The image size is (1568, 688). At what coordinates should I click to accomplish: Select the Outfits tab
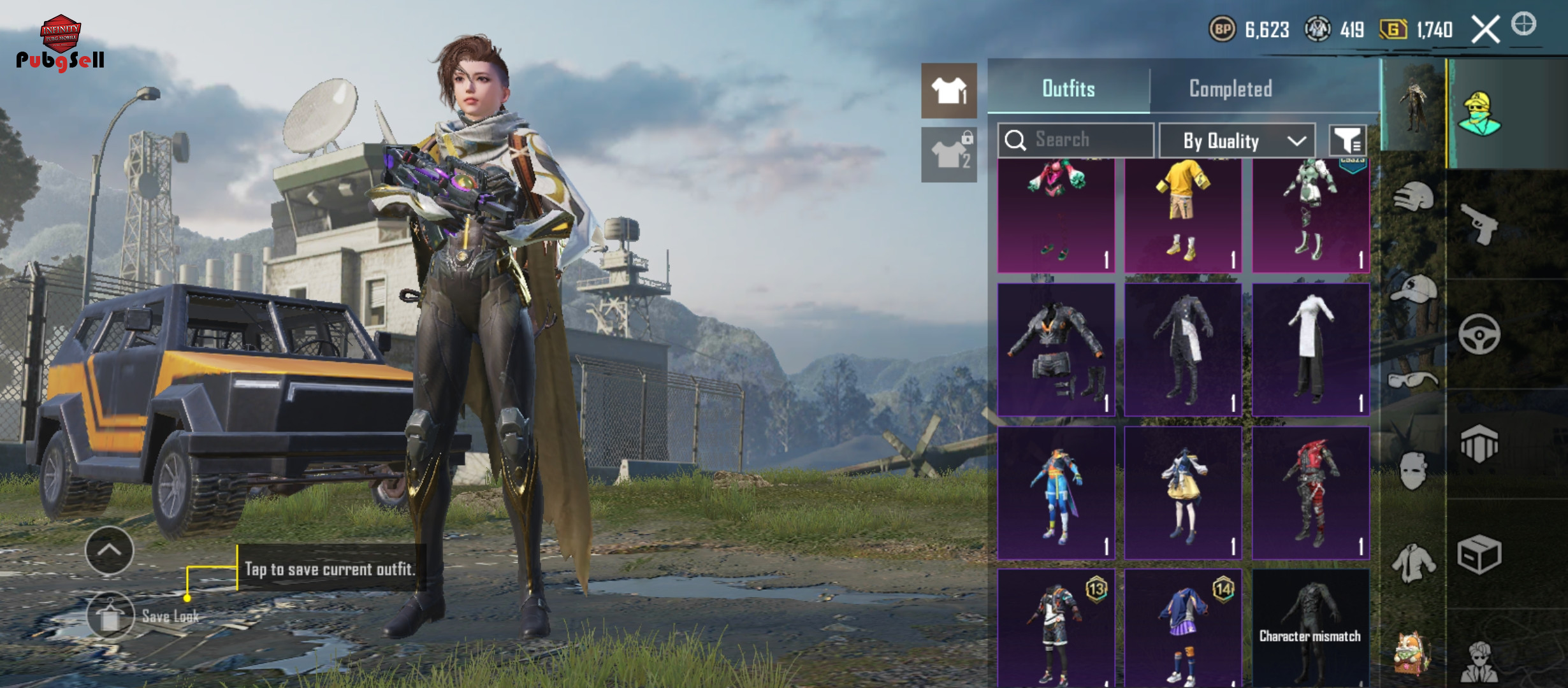[x=1068, y=89]
